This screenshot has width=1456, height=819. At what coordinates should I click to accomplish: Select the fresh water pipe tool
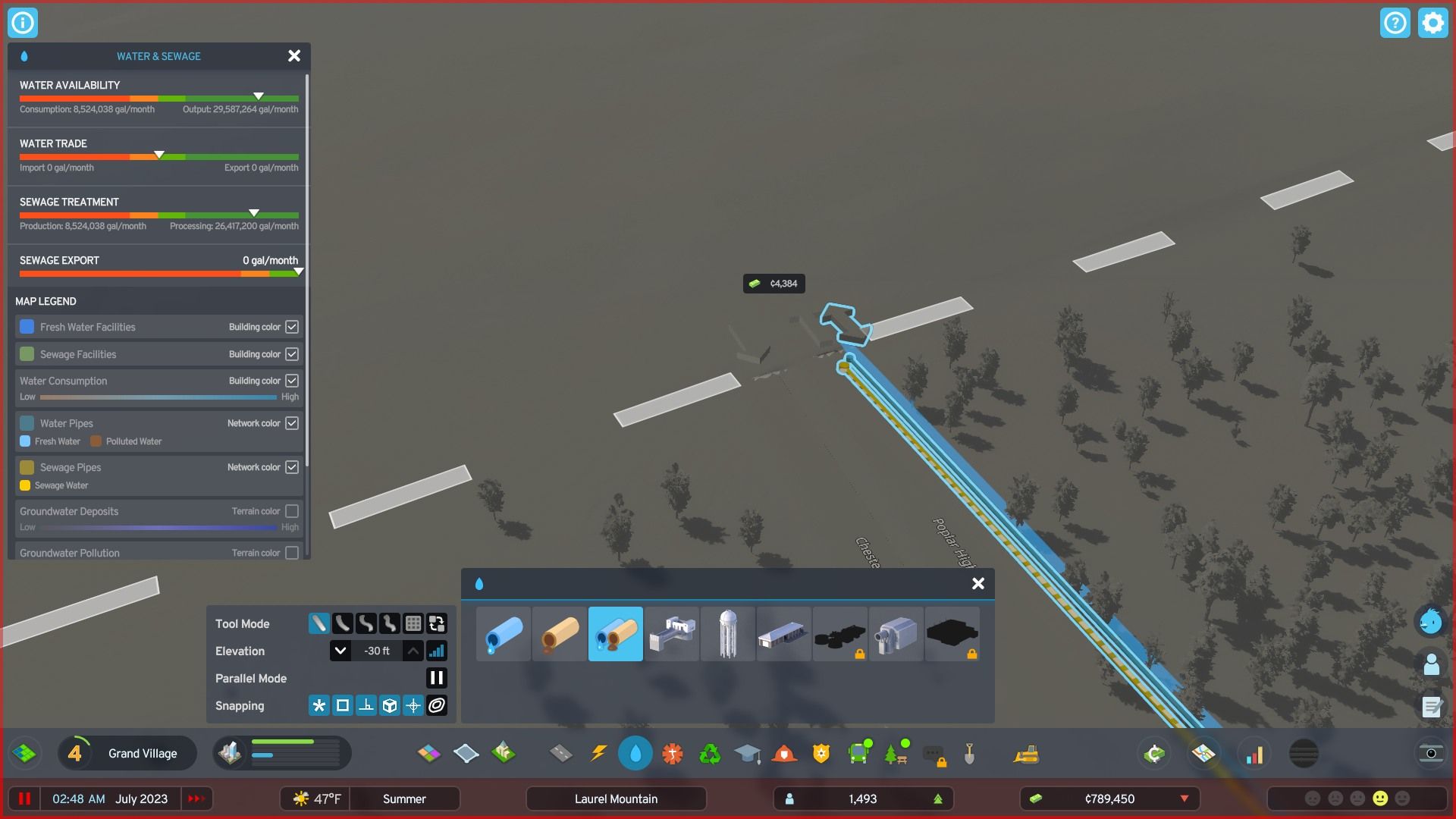(x=504, y=634)
